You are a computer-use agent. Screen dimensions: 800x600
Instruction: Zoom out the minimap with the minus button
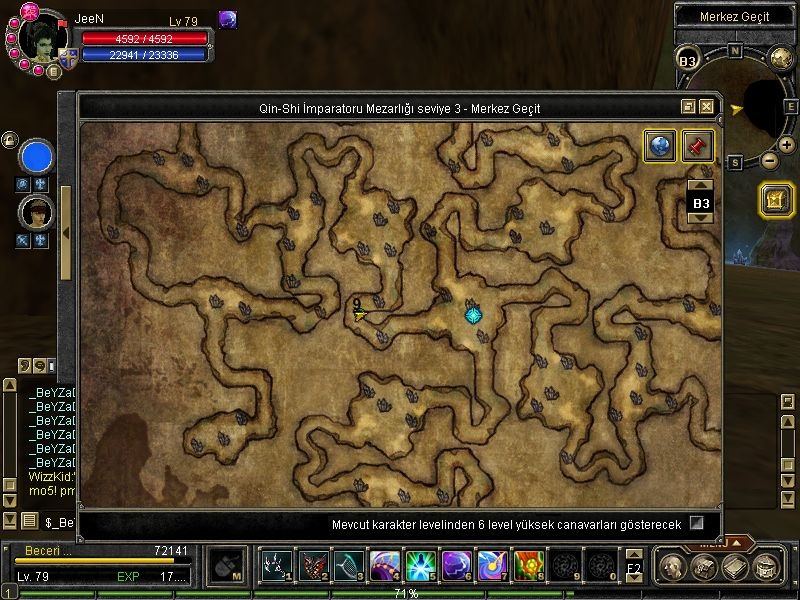click(x=770, y=160)
